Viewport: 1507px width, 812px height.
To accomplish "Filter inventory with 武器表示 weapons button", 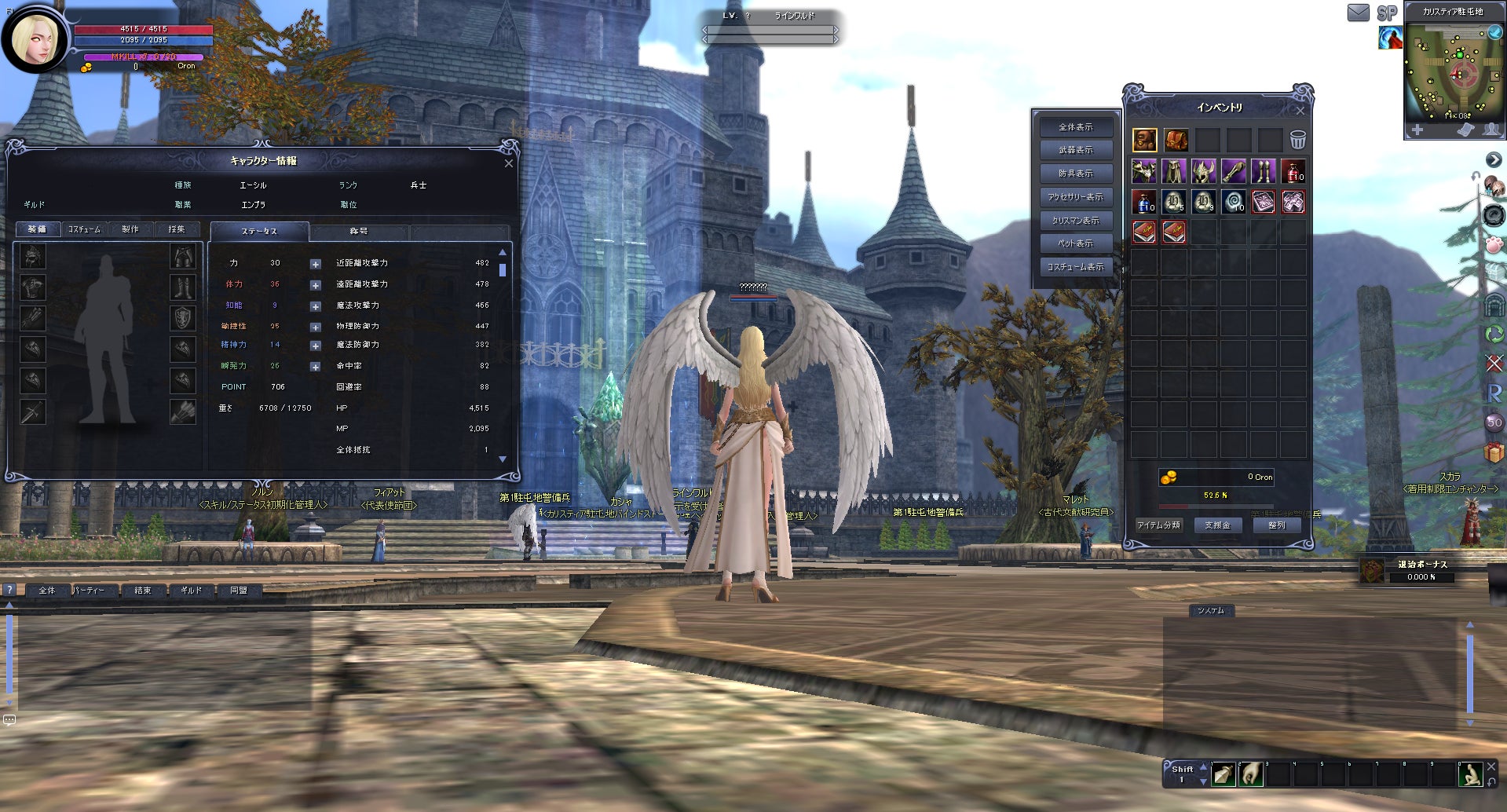I will (1075, 150).
